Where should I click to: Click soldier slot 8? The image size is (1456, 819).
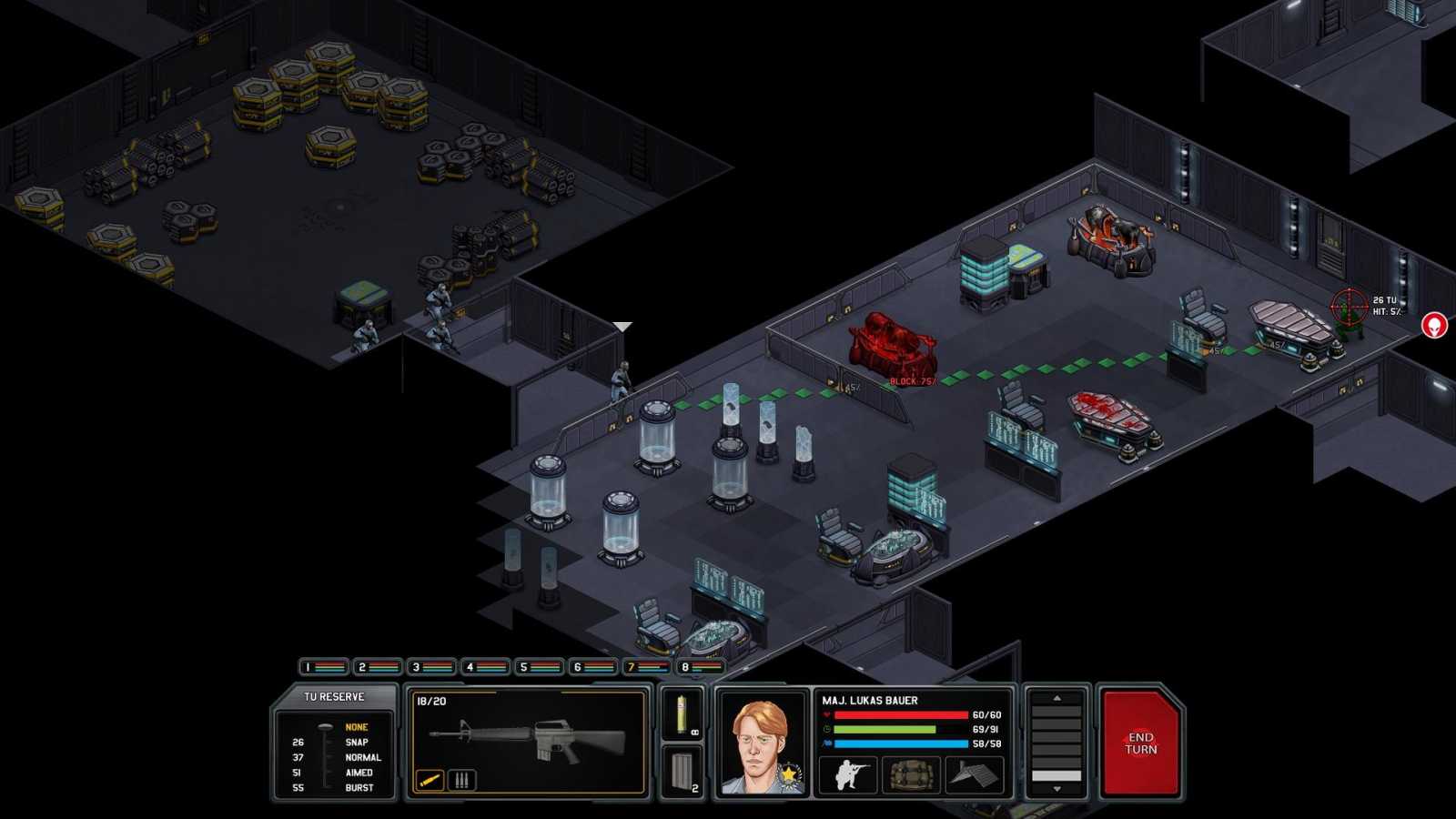pos(689,666)
